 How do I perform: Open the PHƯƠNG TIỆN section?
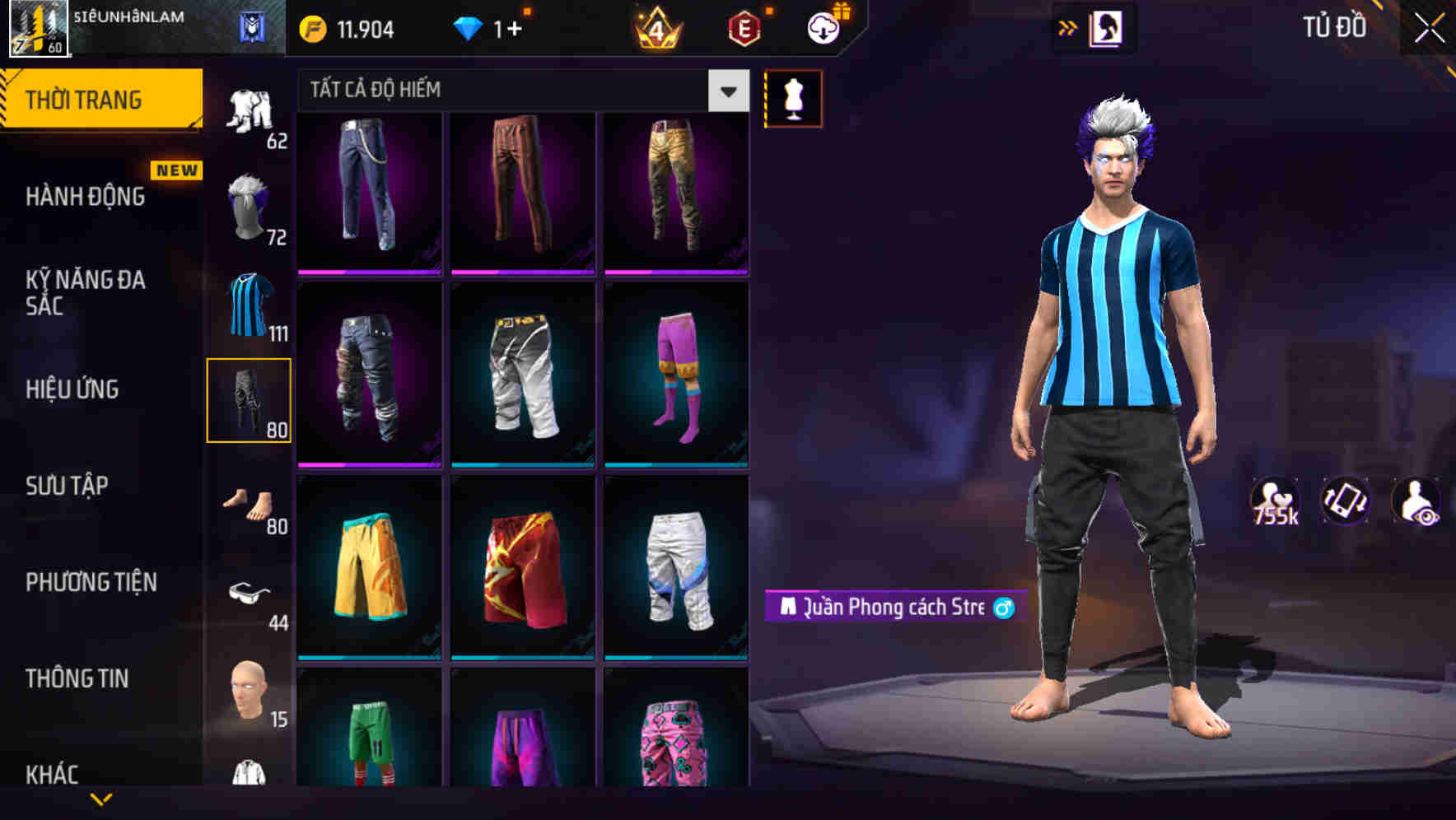[x=91, y=581]
